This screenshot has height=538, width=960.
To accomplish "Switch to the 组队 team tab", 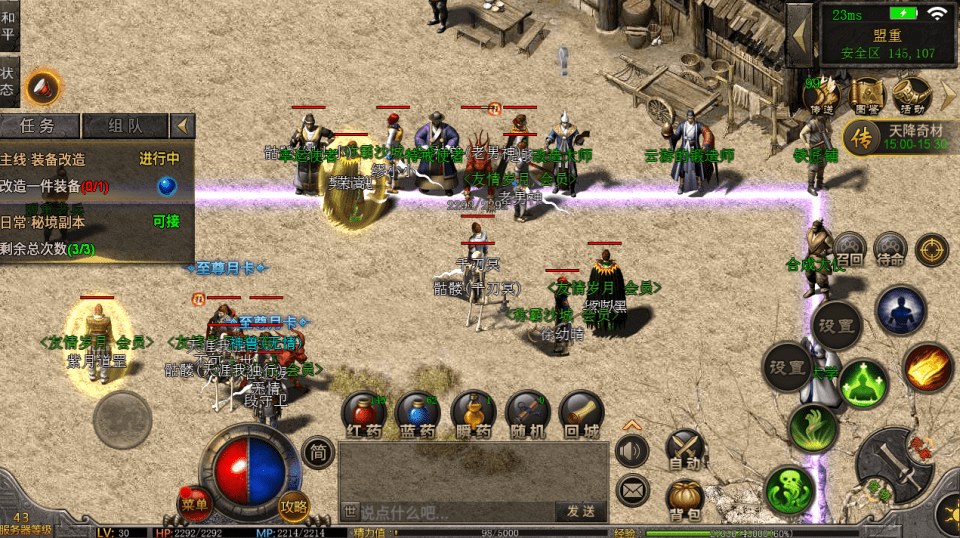I will tap(125, 126).
